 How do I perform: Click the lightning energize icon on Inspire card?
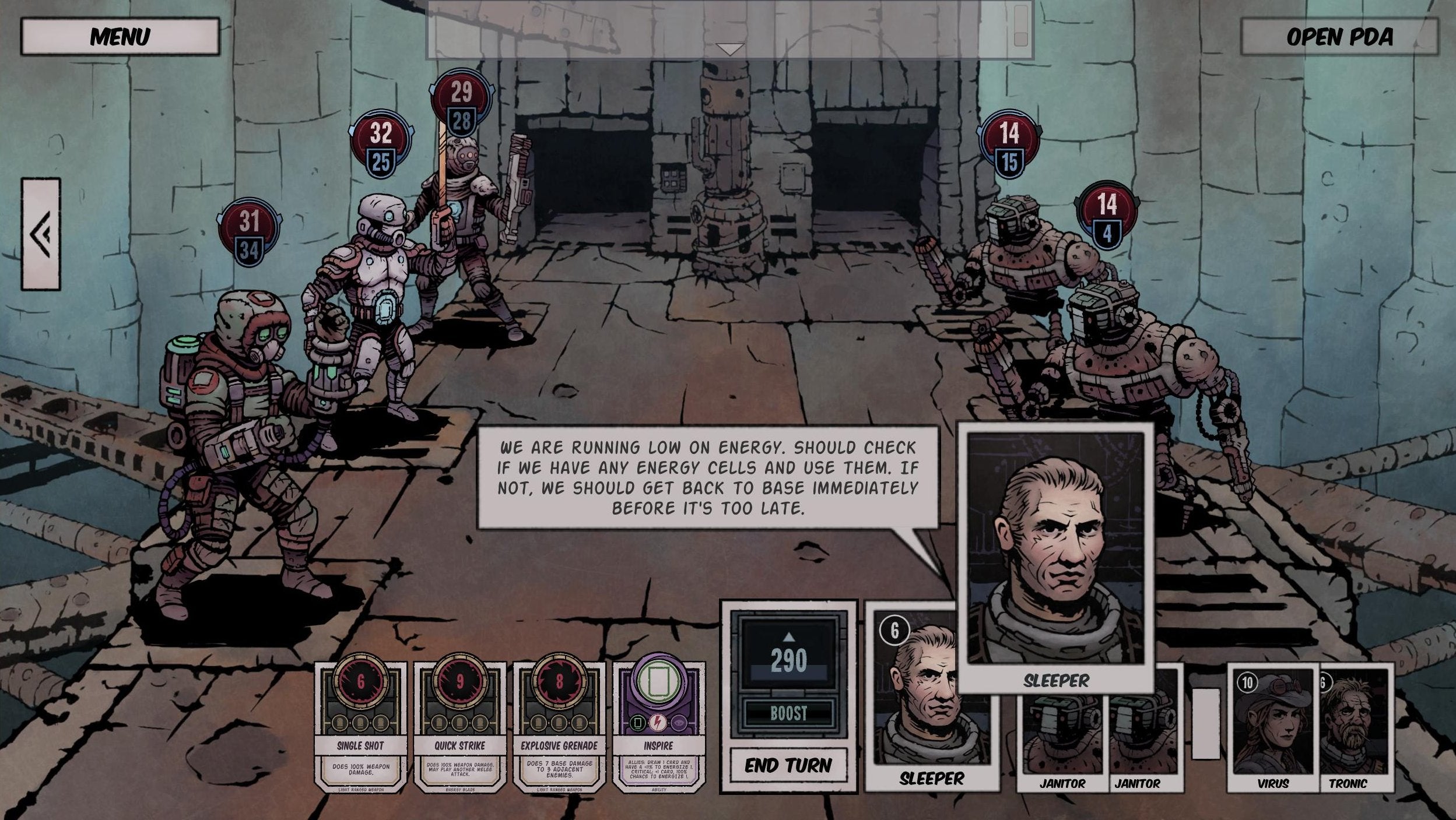tap(658, 723)
